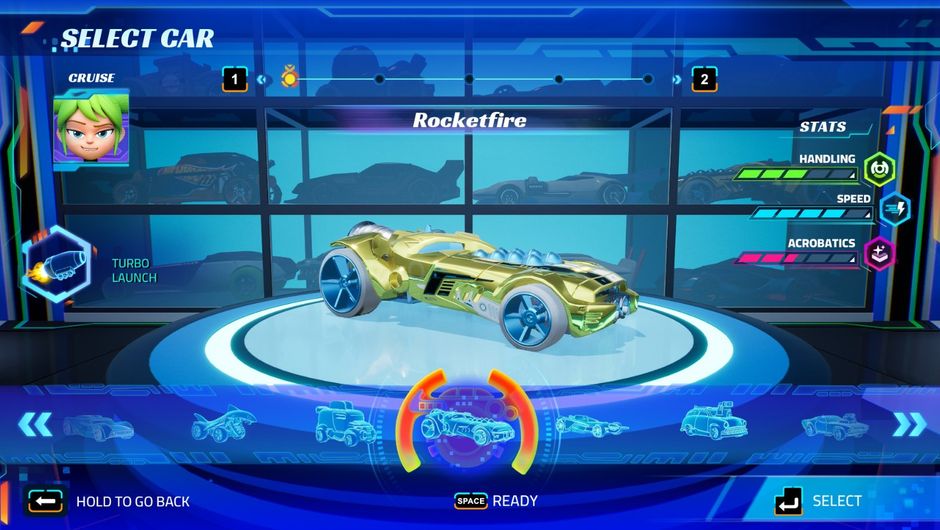This screenshot has height=530, width=940.
Task: Click the green Handling stat icon
Action: coord(878,166)
